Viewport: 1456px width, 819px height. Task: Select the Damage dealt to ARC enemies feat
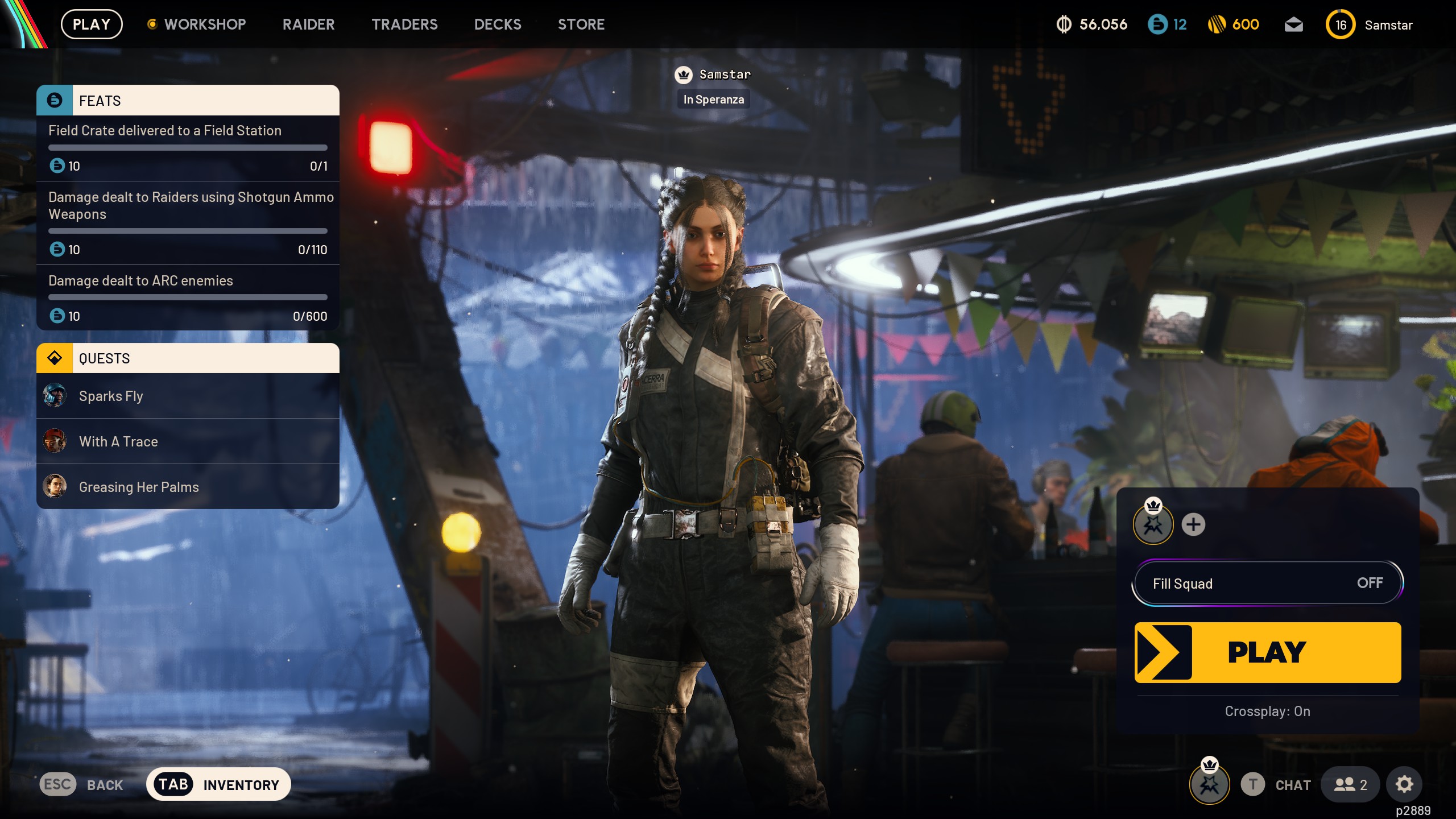tap(188, 297)
